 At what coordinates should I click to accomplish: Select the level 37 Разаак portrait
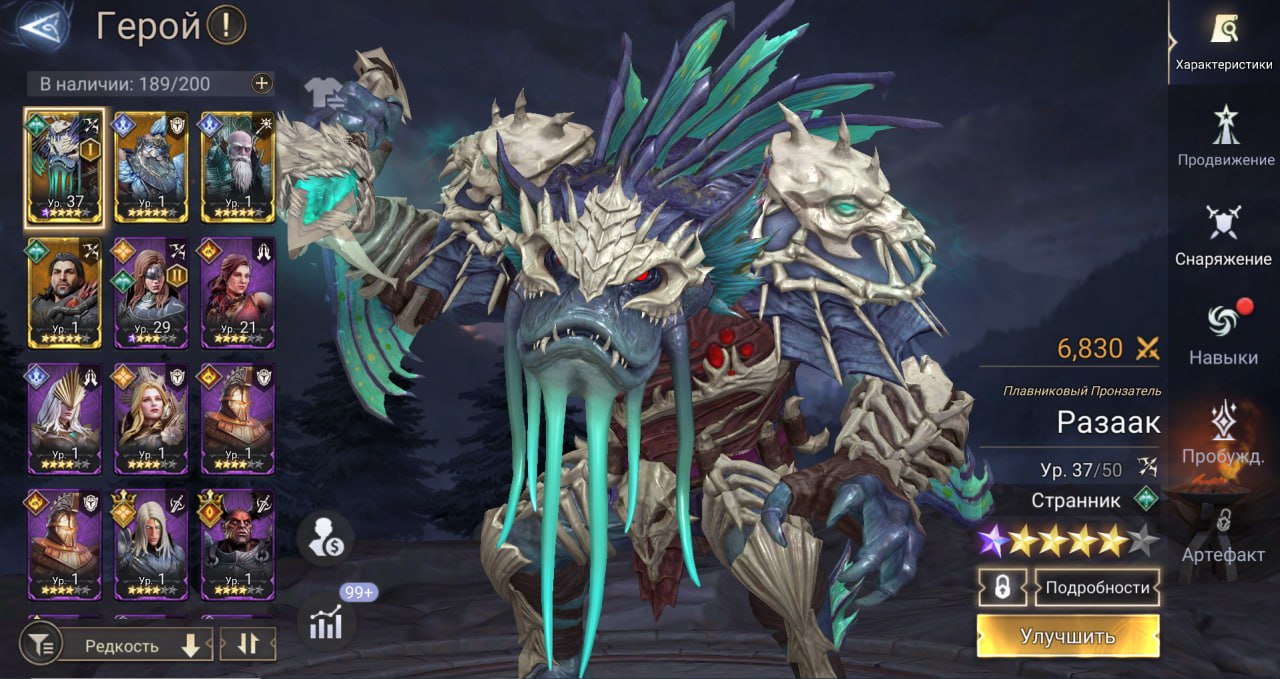point(64,166)
